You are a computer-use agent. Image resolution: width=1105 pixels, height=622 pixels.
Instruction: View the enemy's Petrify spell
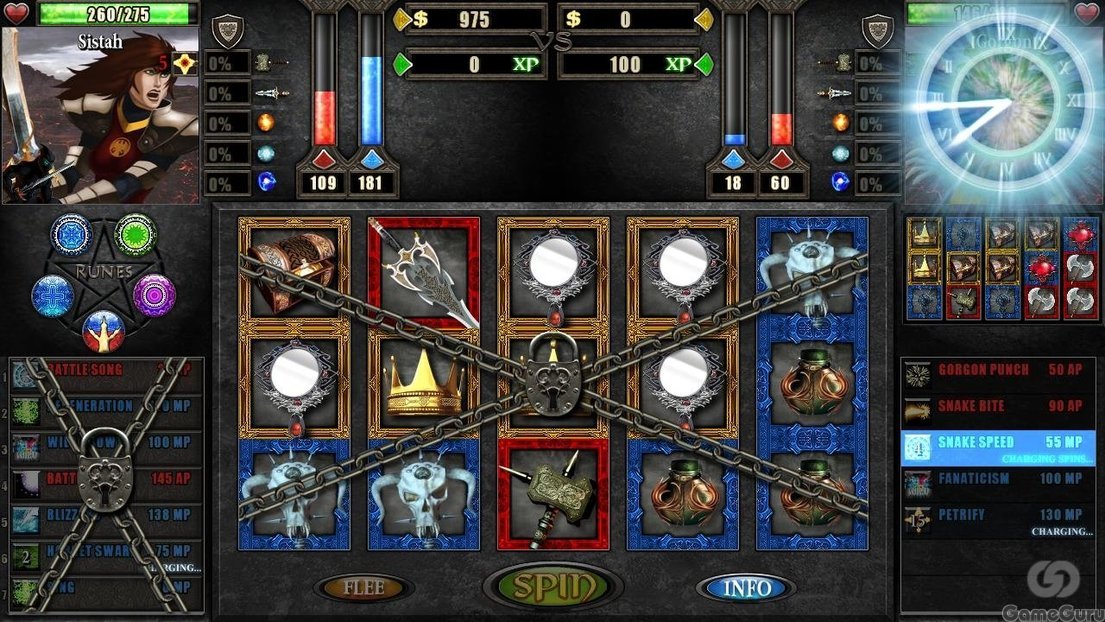(x=997, y=517)
